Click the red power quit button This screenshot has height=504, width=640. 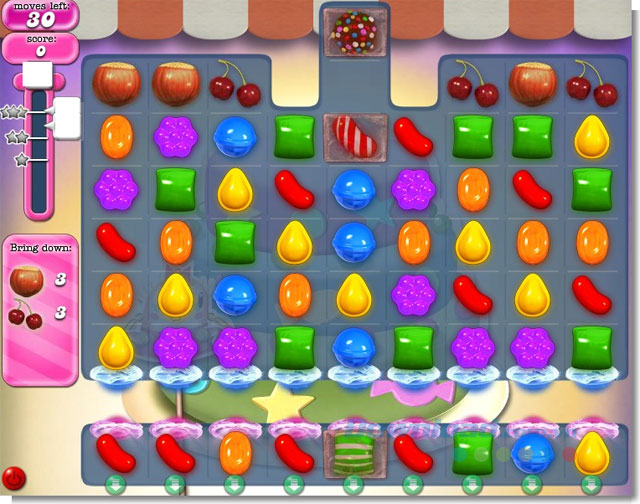[x=13, y=477]
